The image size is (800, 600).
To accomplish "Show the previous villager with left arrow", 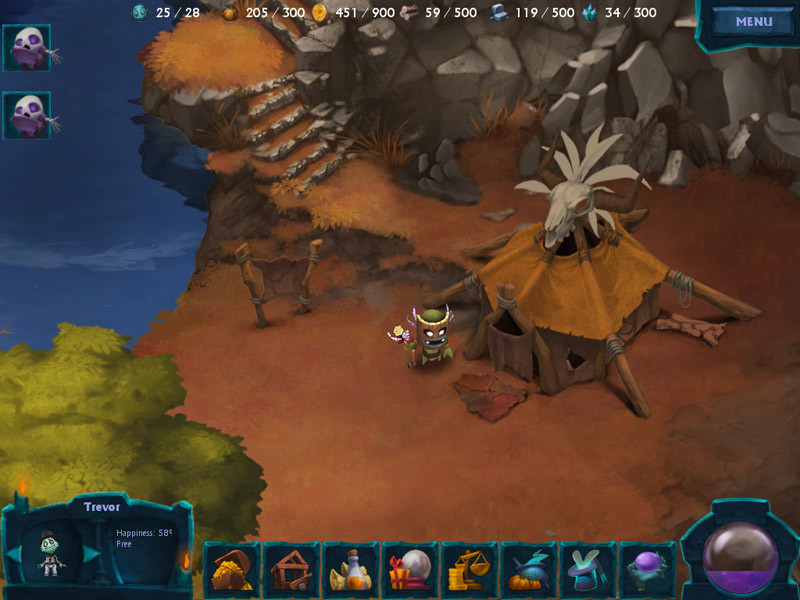I will point(16,553).
